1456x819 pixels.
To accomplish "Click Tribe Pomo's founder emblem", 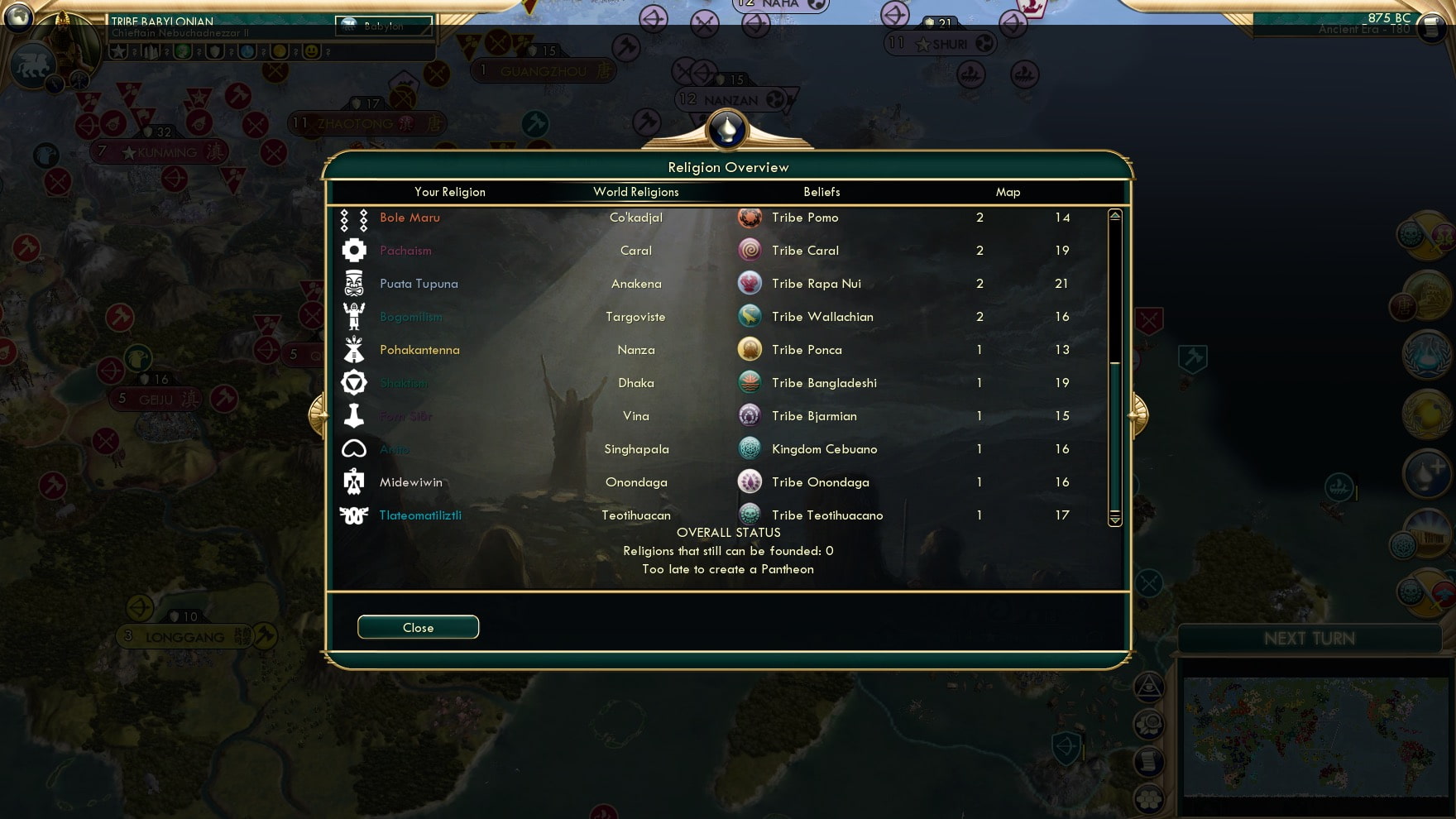I will [750, 218].
